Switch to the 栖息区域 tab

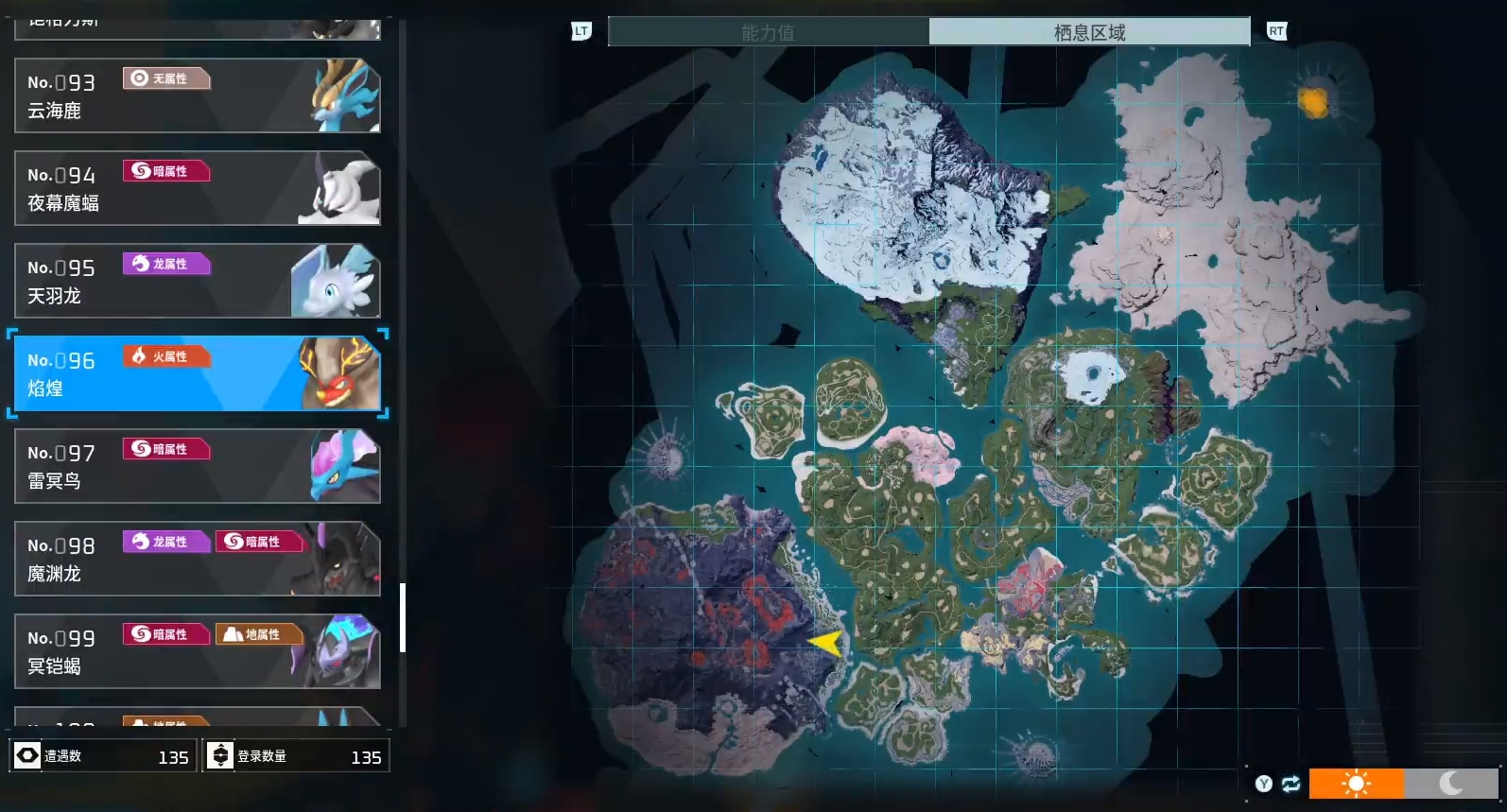pos(1089,32)
